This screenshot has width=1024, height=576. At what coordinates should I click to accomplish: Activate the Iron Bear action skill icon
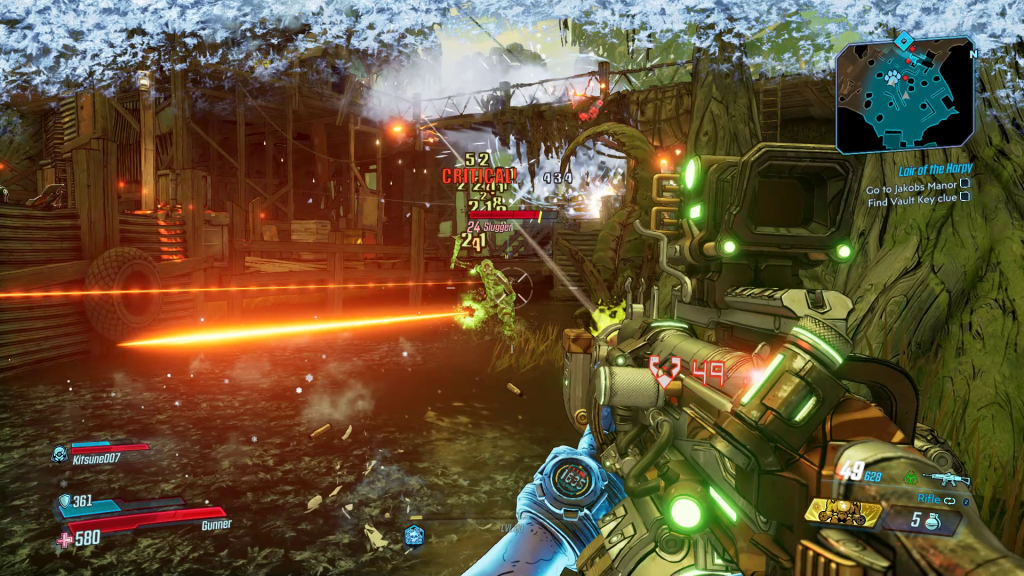tap(843, 513)
